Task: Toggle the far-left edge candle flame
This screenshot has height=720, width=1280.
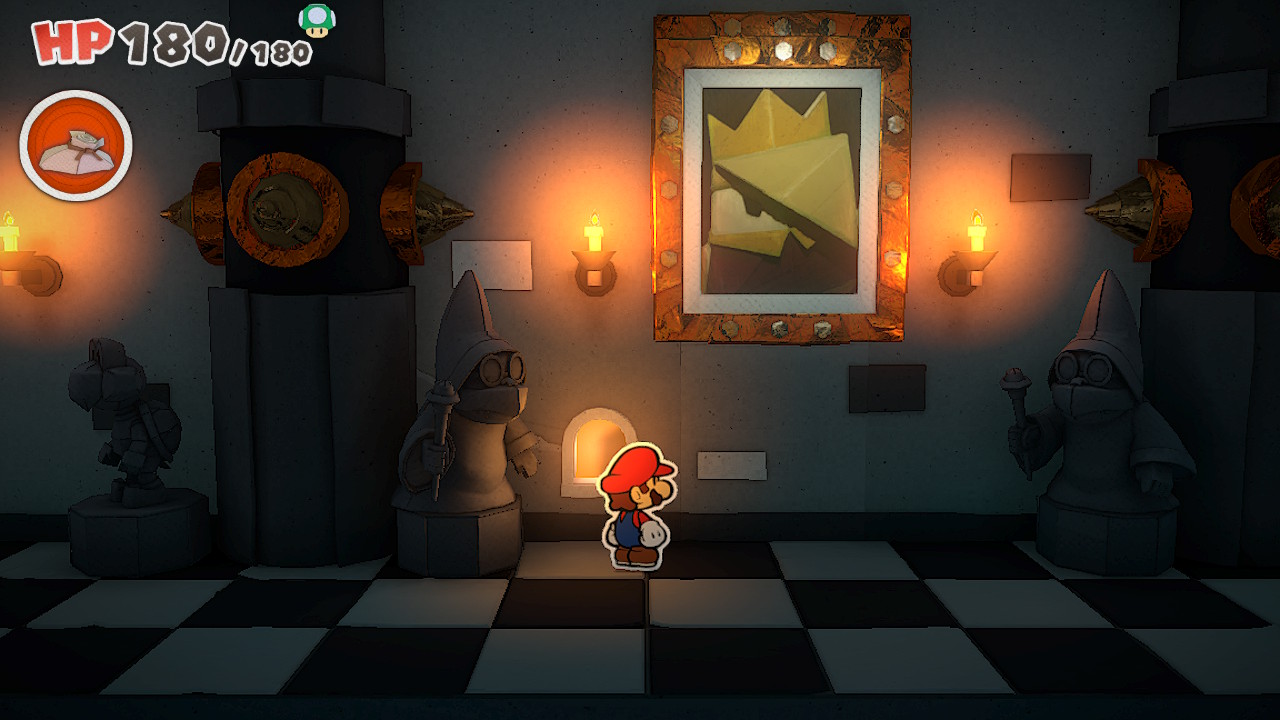Action: point(10,220)
